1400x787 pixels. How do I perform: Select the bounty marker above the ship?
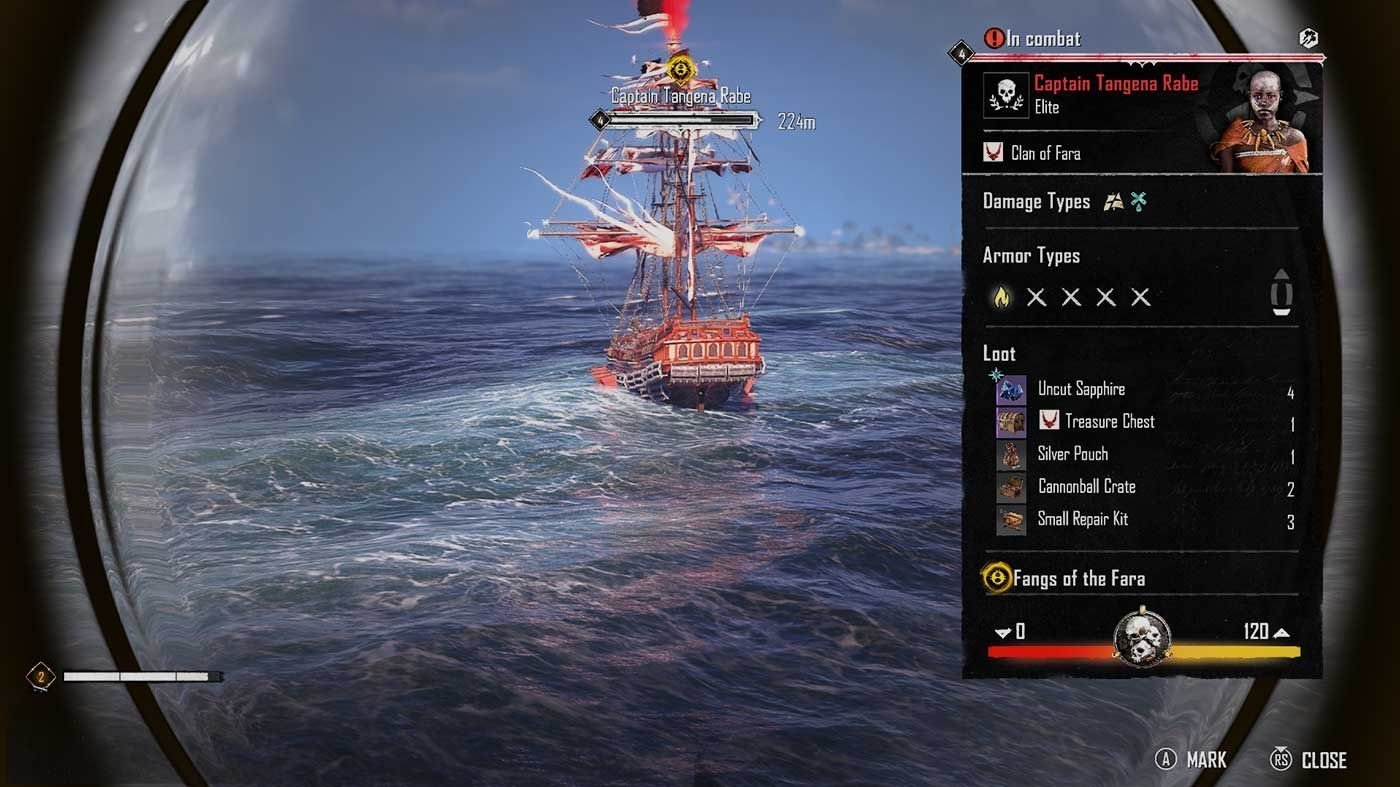coord(680,69)
